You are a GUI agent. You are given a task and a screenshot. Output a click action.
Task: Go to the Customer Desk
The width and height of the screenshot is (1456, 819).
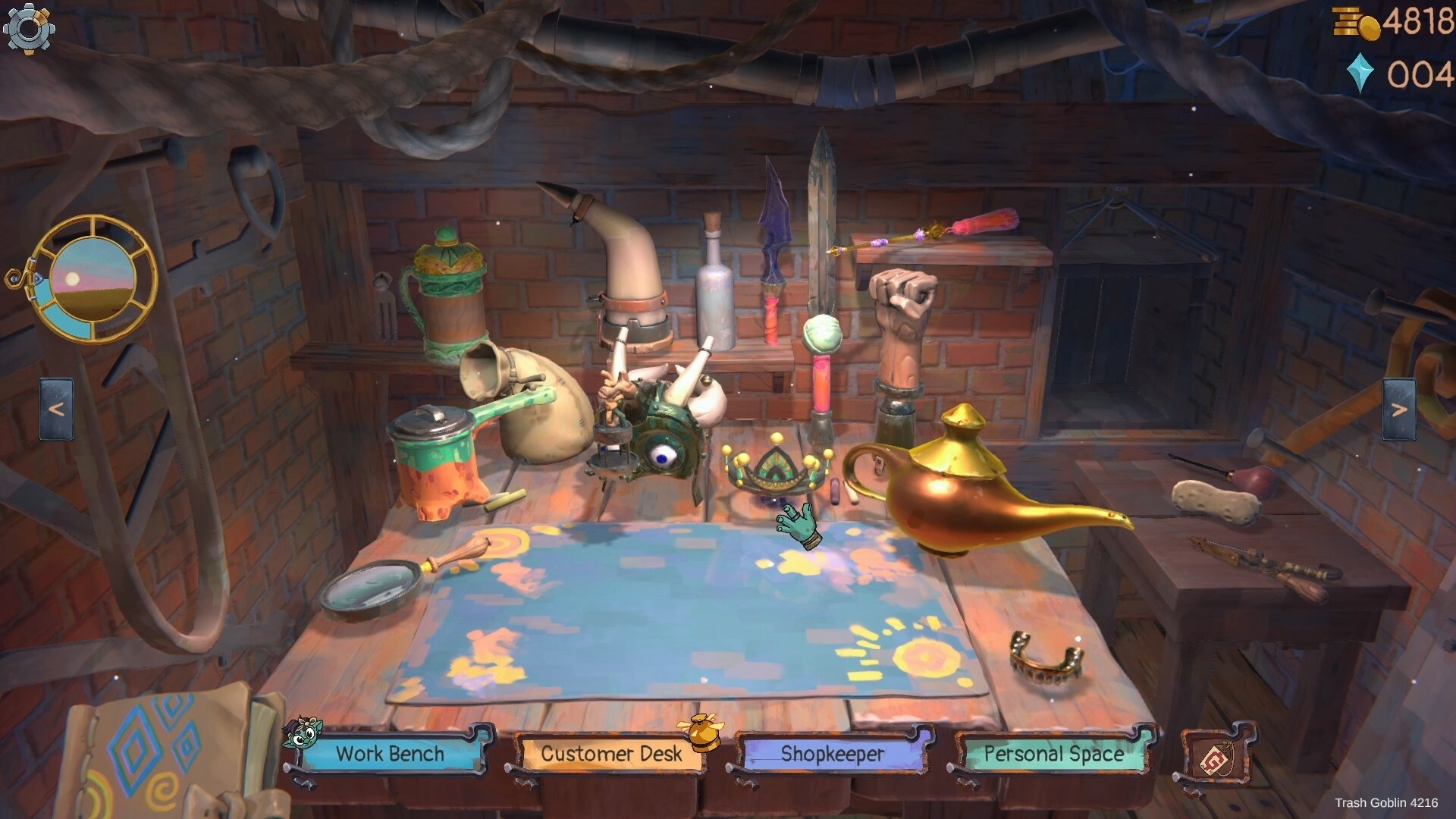611,754
